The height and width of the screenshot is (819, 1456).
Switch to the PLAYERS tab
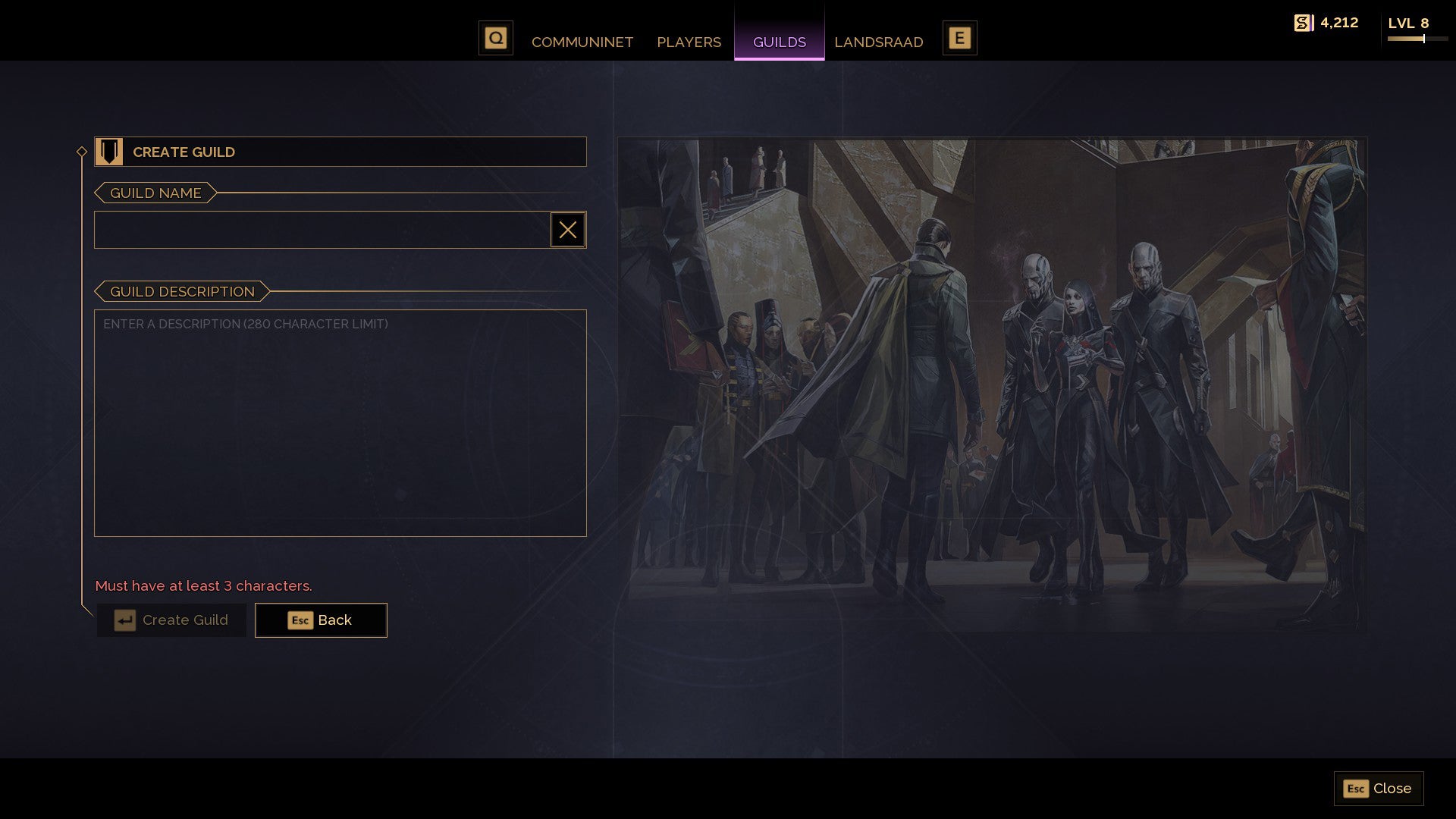[689, 42]
